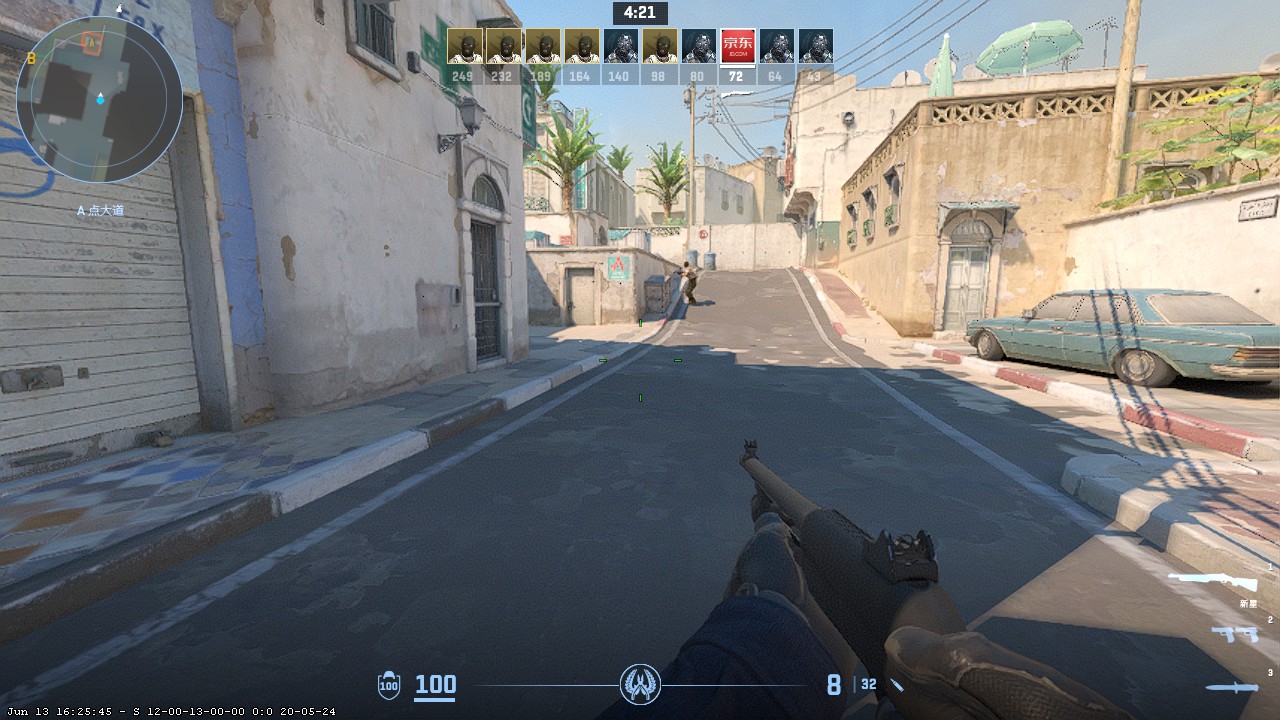Select the knife icon in weapon slot 3
The height and width of the screenshot is (720, 1280).
click(1230, 686)
